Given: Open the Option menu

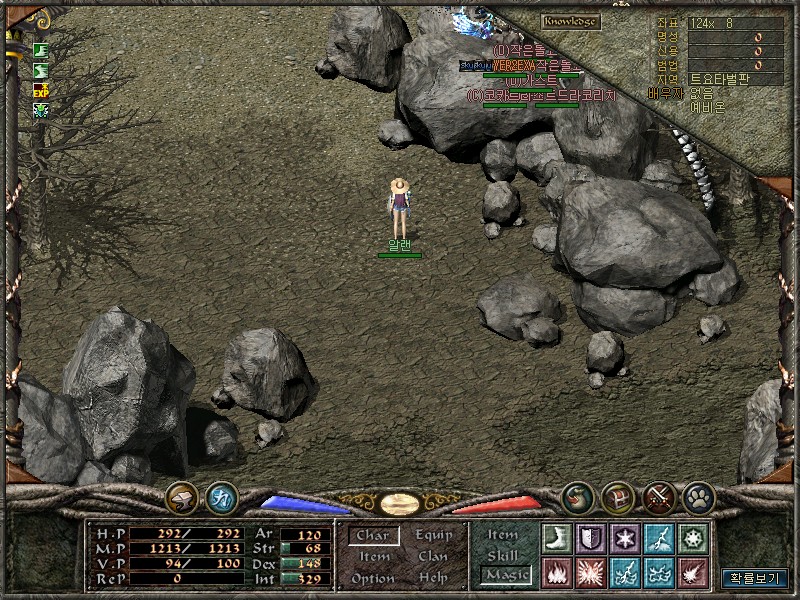Looking at the screenshot, I should coord(373,579).
